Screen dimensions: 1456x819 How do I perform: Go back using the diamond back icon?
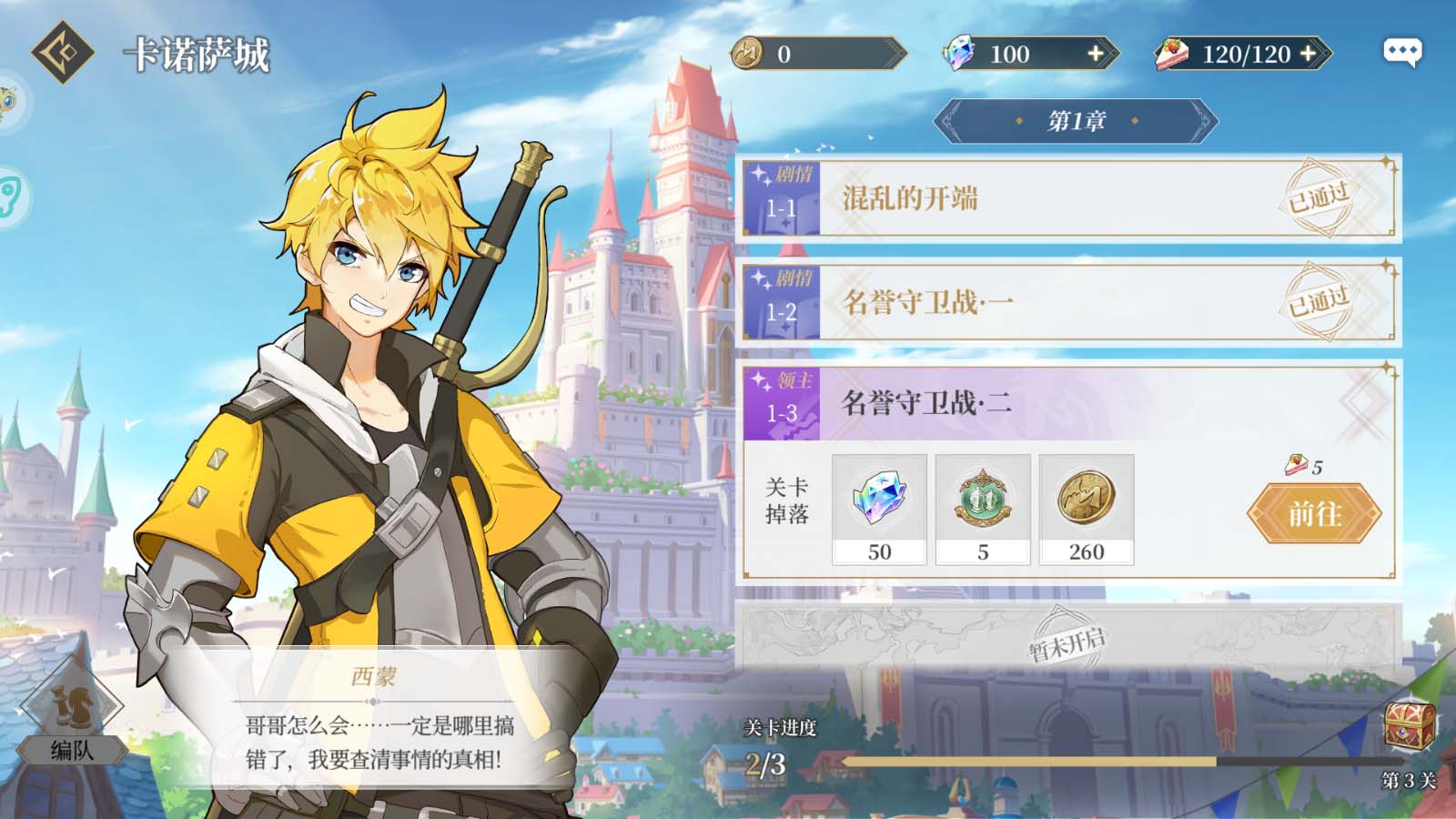pos(62,53)
